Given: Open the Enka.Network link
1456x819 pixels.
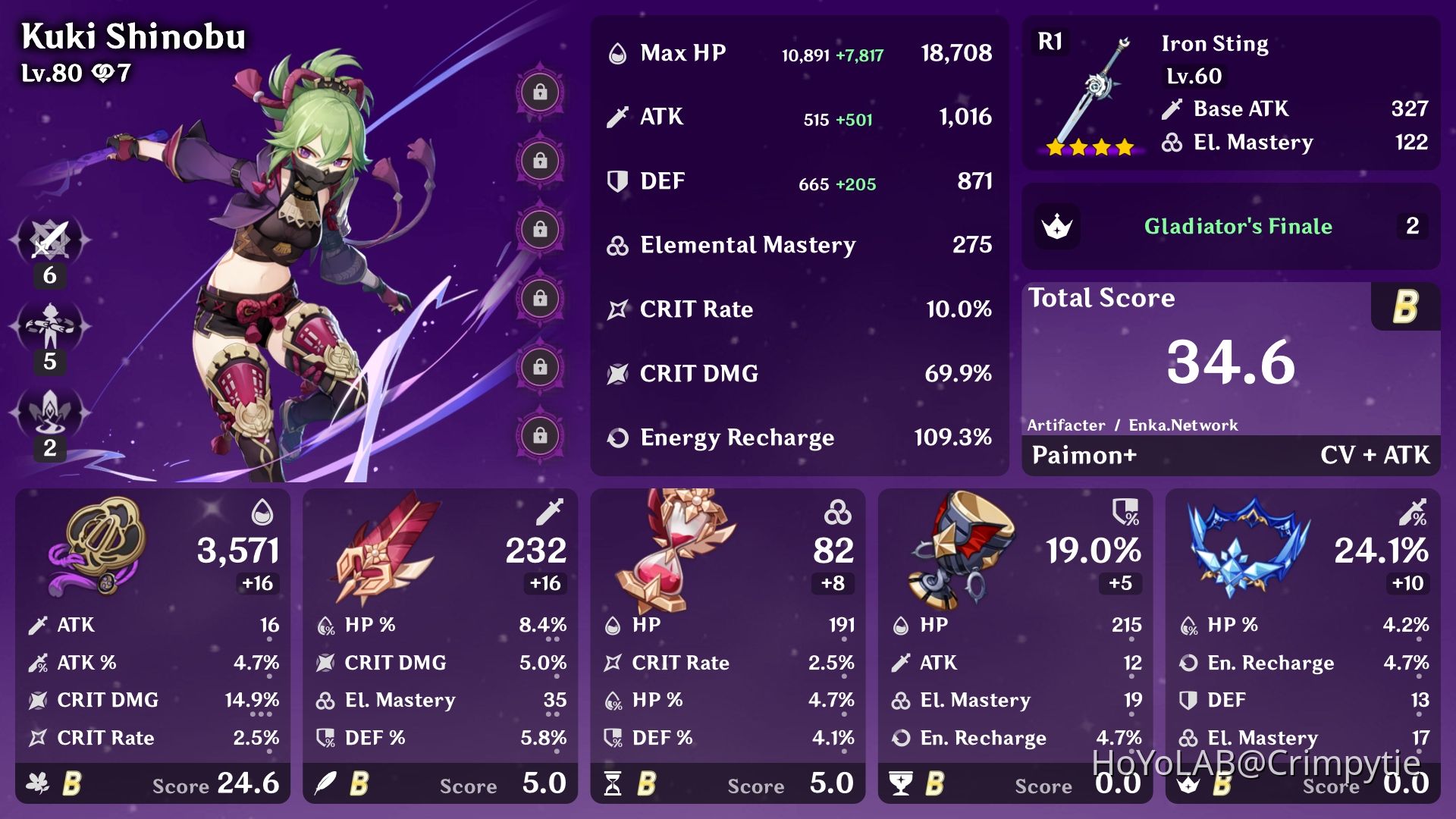Looking at the screenshot, I should [x=1183, y=425].
